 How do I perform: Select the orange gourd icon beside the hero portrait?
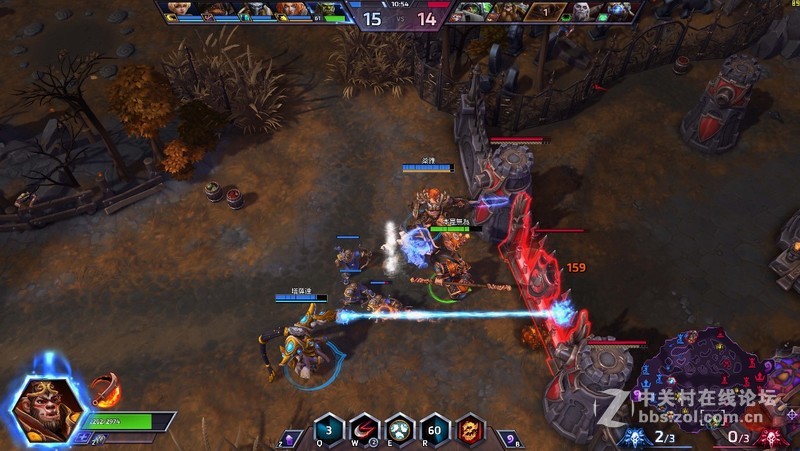coord(105,388)
